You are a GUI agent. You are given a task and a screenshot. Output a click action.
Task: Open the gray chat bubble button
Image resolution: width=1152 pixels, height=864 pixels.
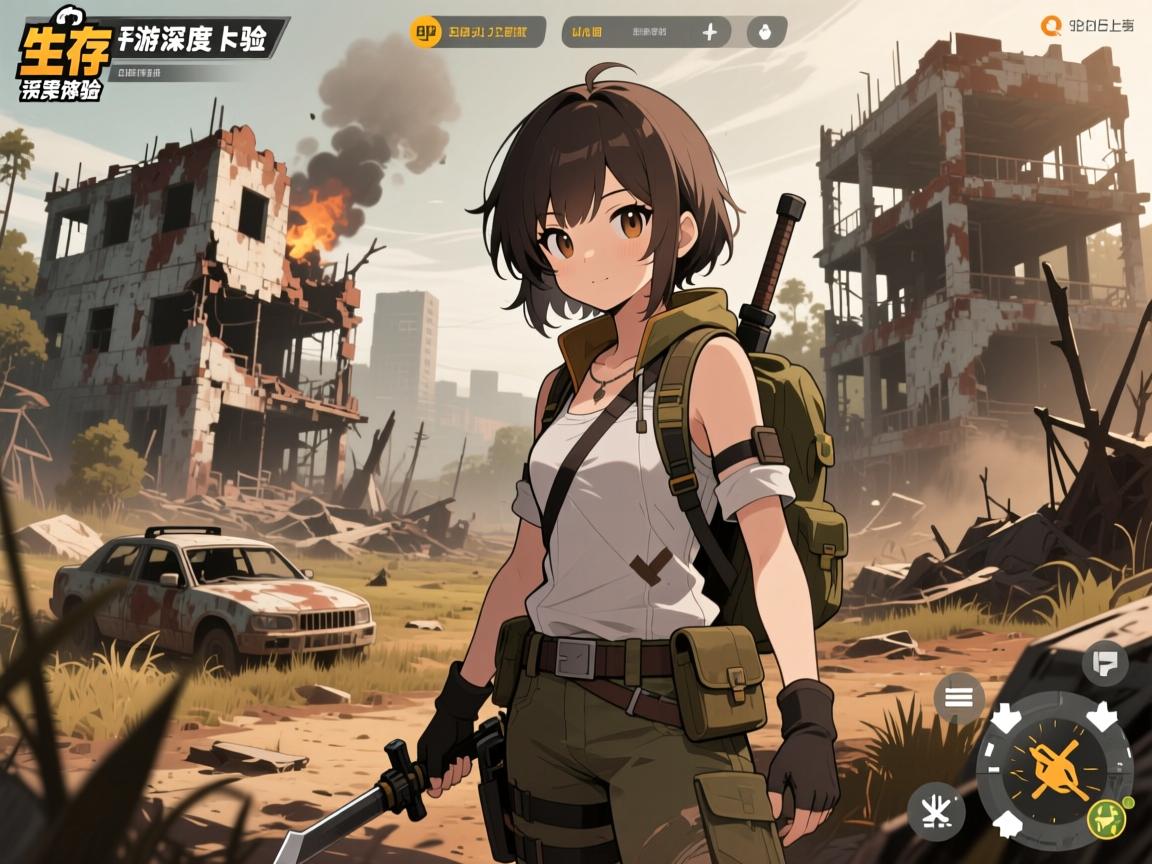click(x=1105, y=662)
